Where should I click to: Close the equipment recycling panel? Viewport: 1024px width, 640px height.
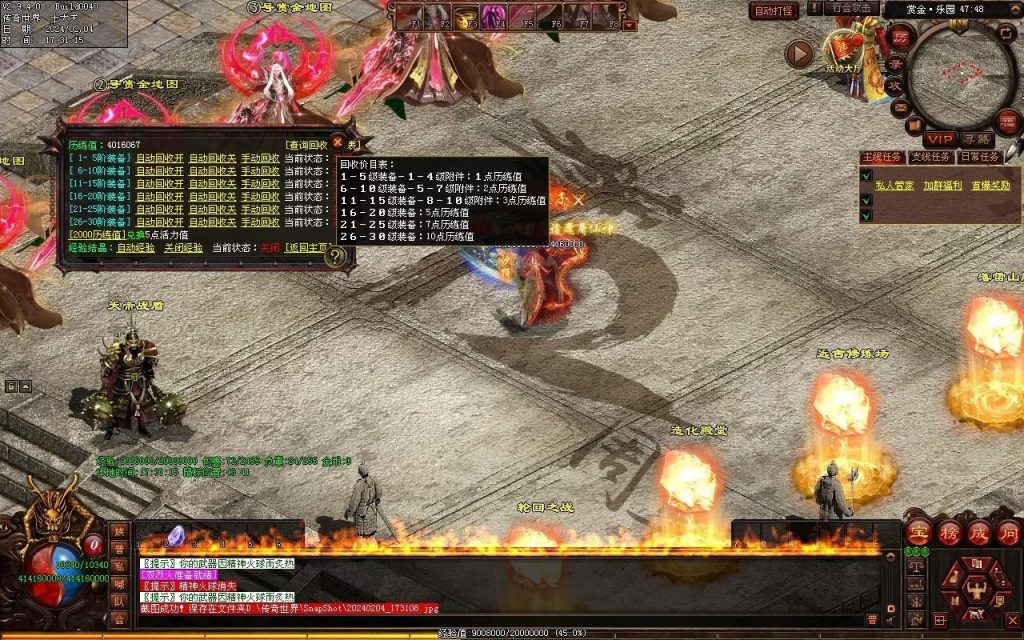(x=338, y=142)
